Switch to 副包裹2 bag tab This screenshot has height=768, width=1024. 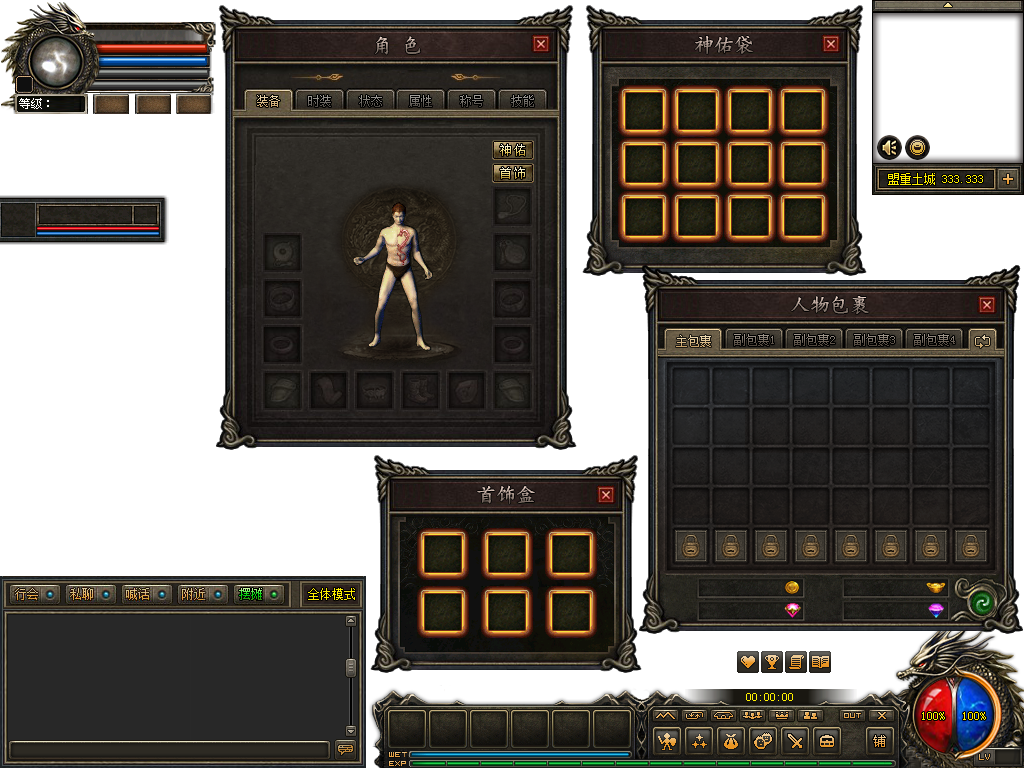pyautogui.click(x=815, y=340)
